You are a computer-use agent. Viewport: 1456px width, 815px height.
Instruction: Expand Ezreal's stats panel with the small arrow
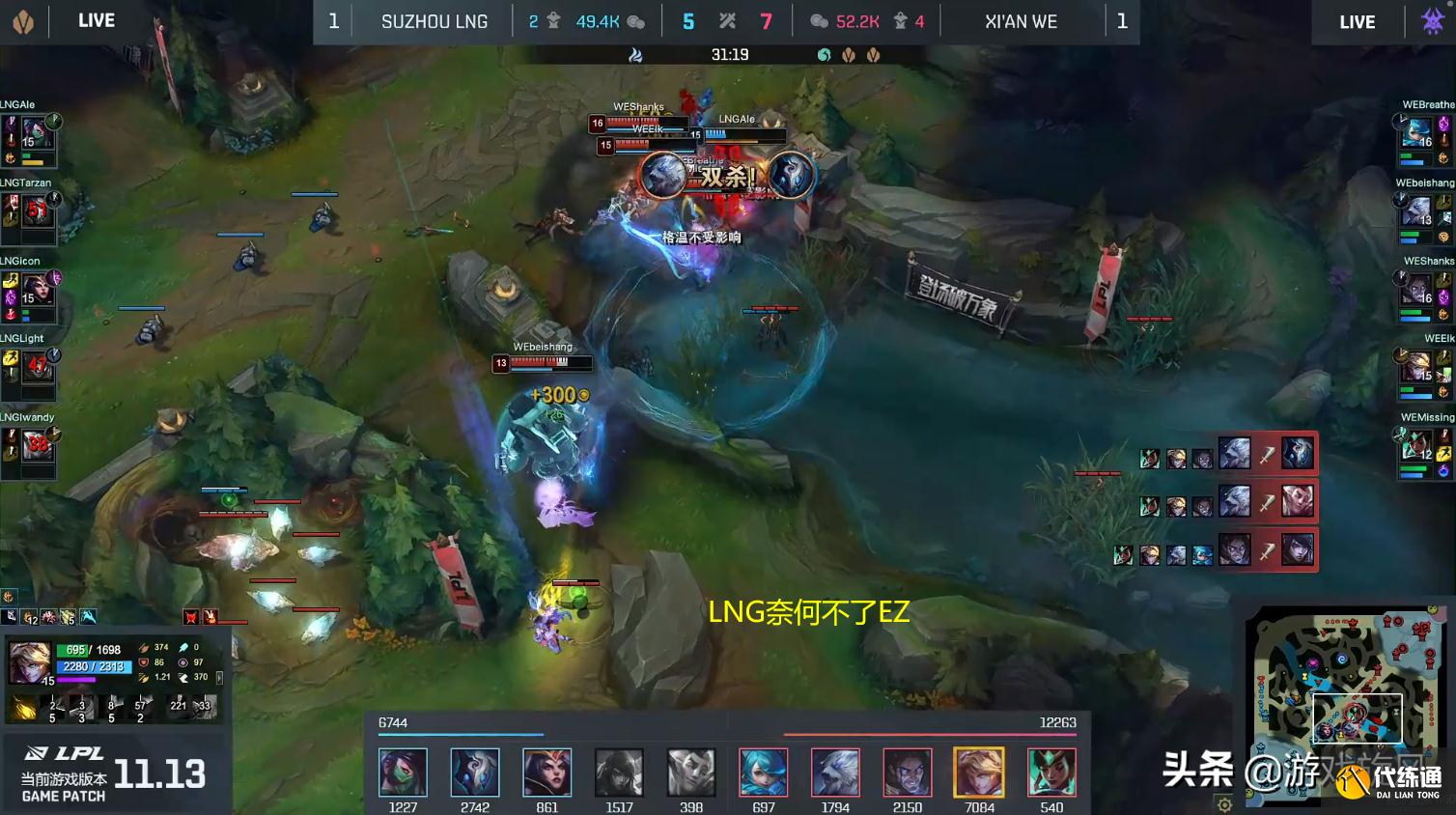click(220, 679)
